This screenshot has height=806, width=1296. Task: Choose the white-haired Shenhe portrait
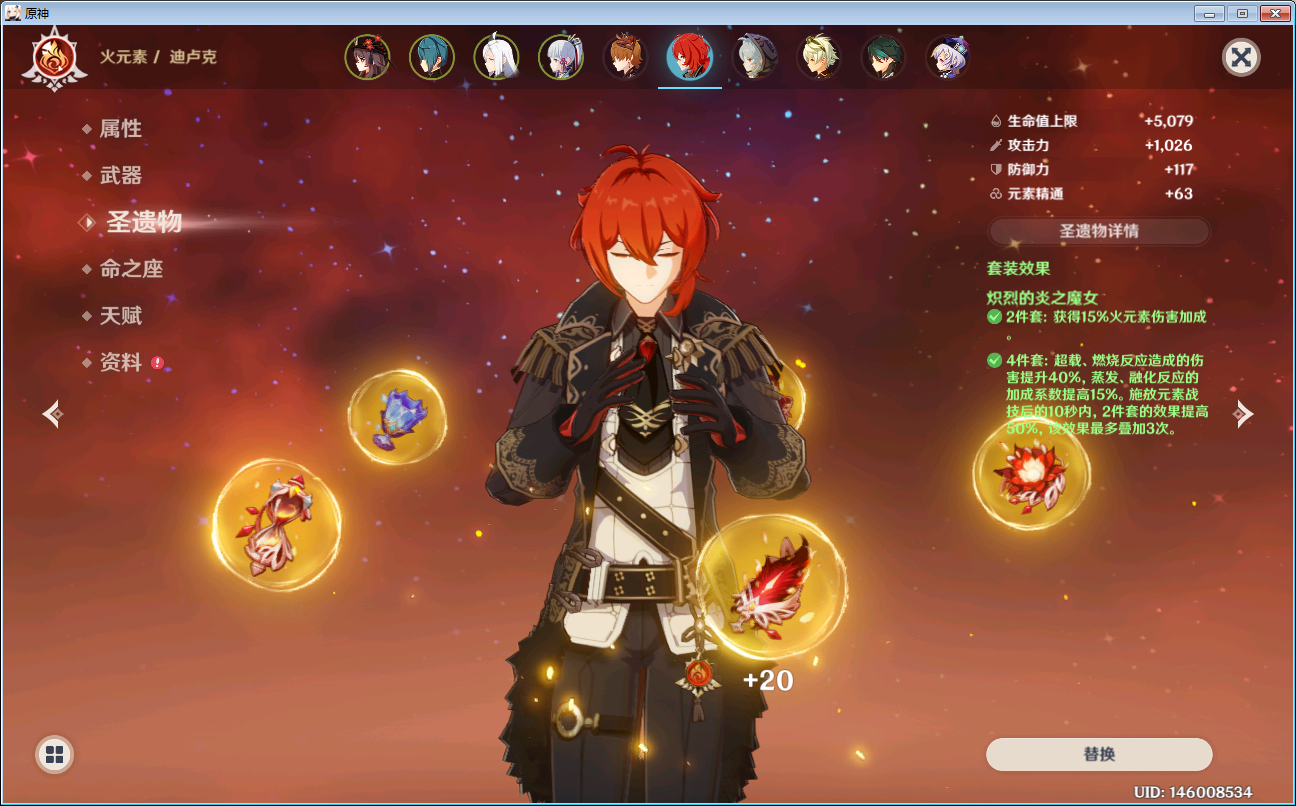pos(496,57)
